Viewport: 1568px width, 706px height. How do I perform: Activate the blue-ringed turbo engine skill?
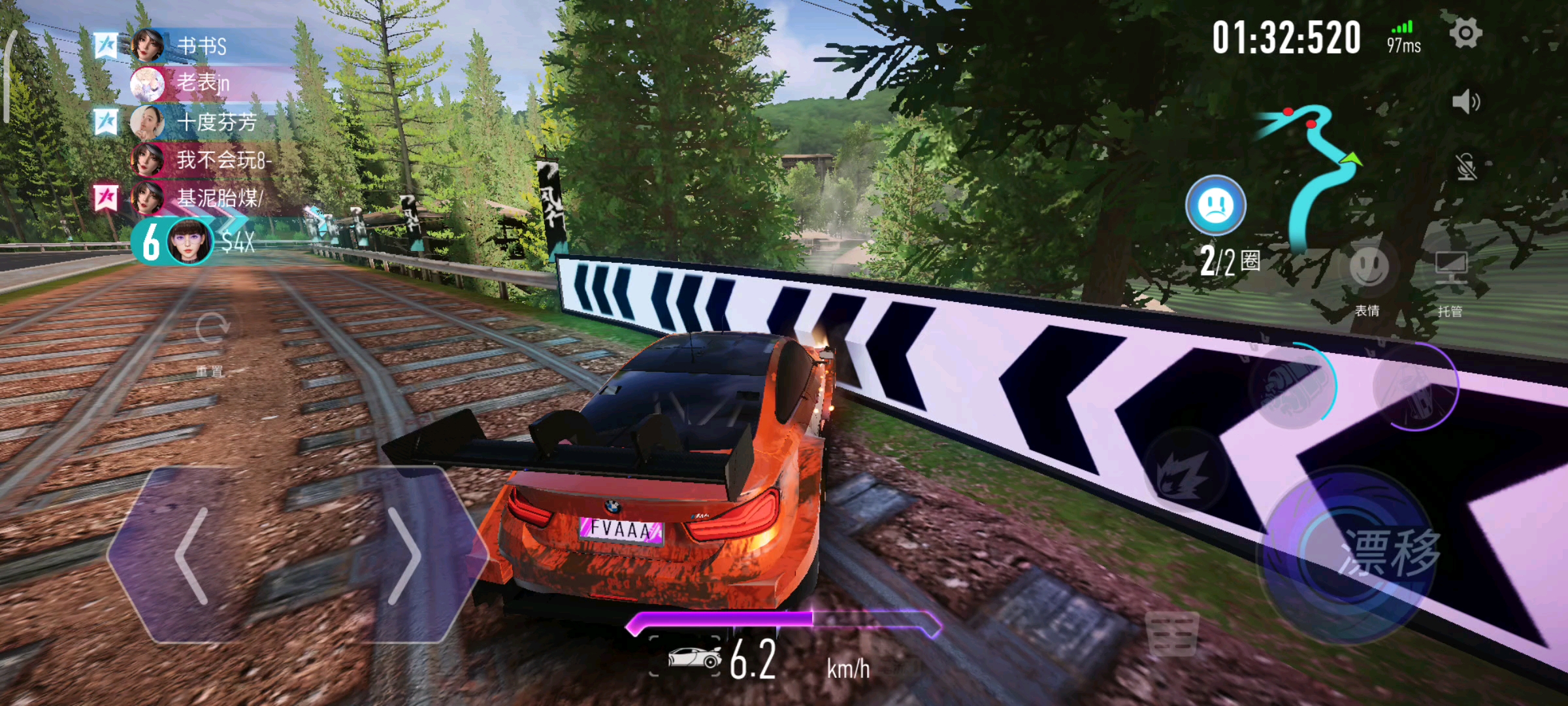coord(1290,387)
